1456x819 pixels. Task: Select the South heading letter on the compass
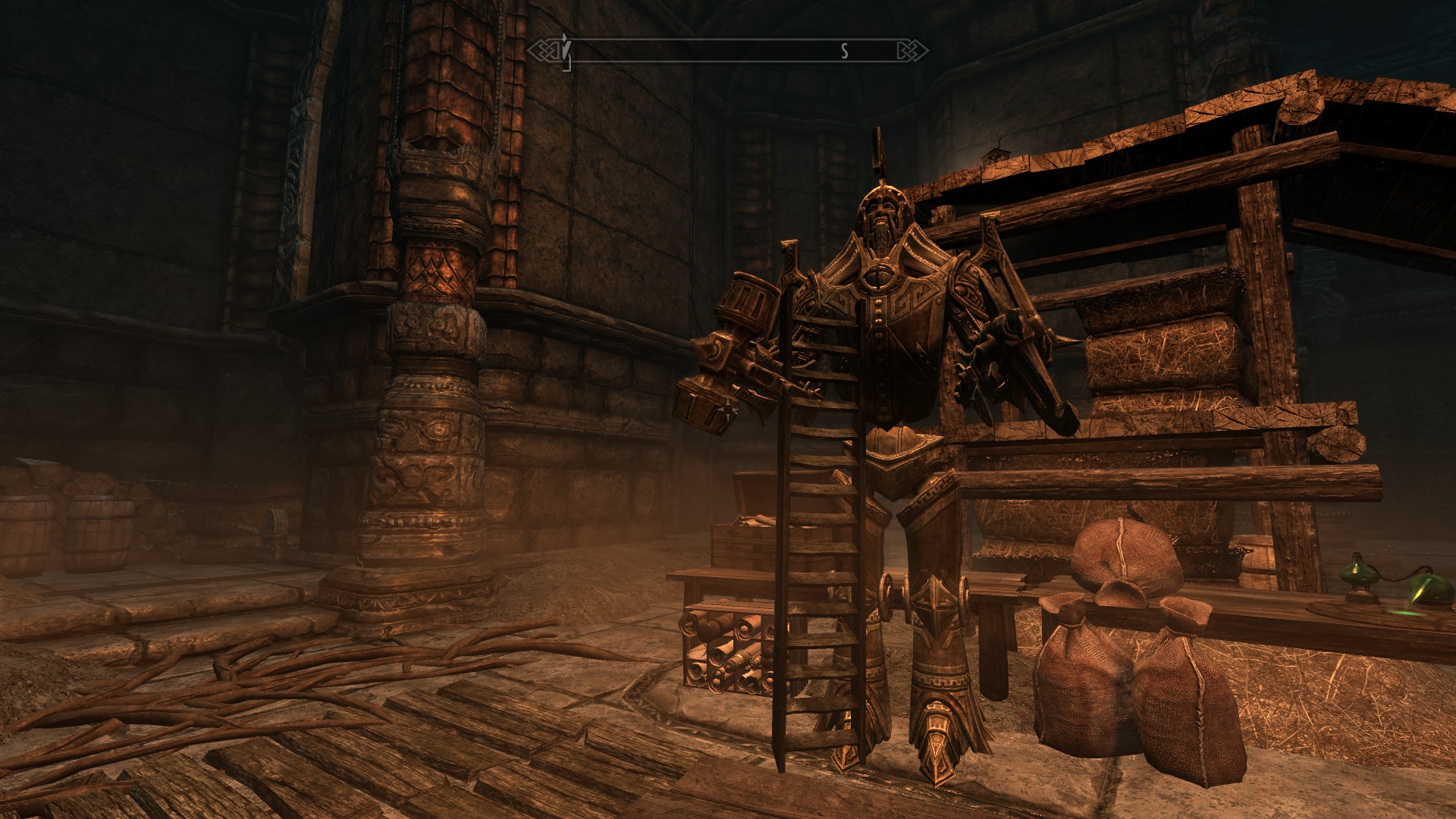844,51
